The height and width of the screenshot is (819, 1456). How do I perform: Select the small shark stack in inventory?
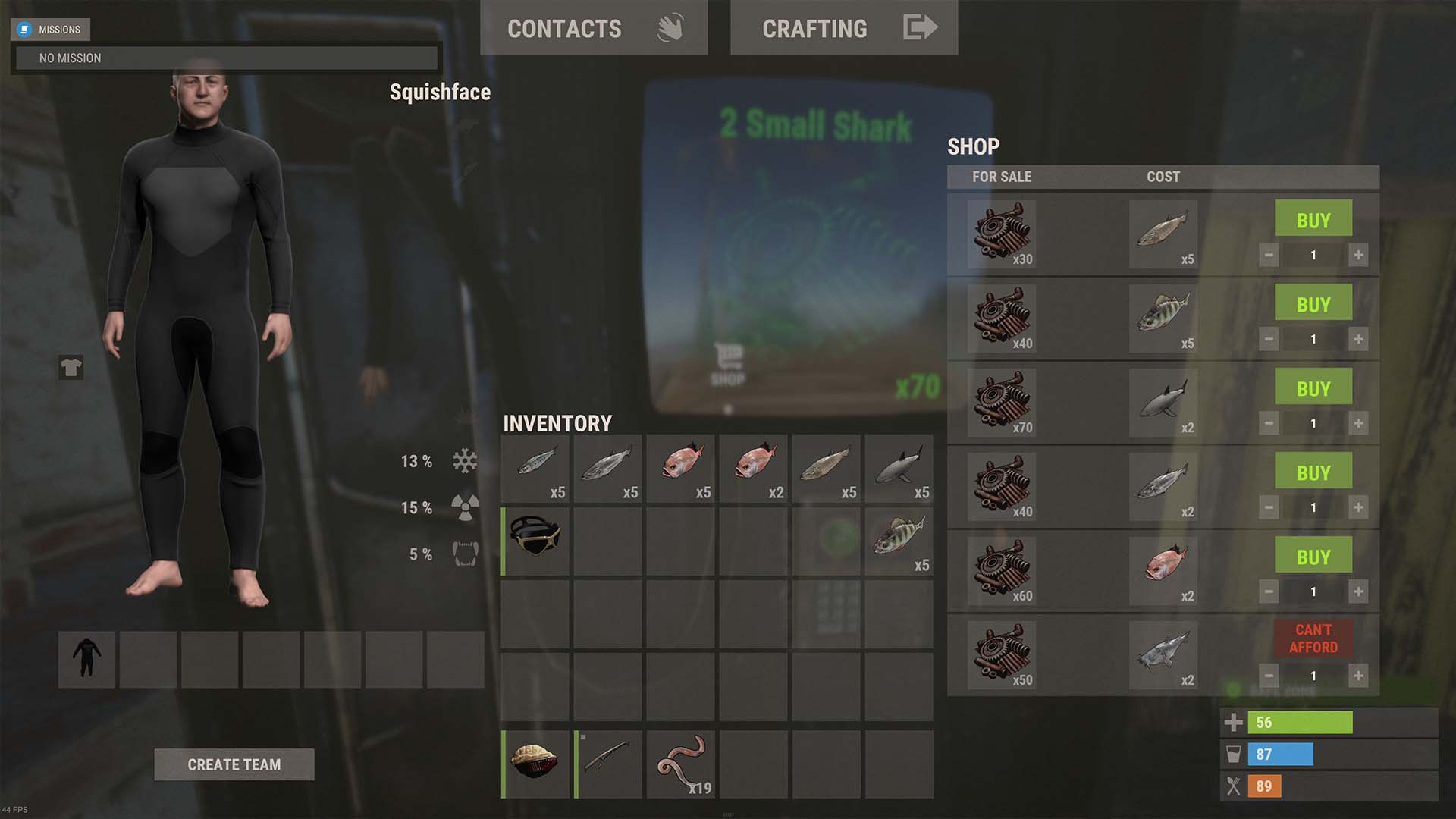tap(899, 469)
